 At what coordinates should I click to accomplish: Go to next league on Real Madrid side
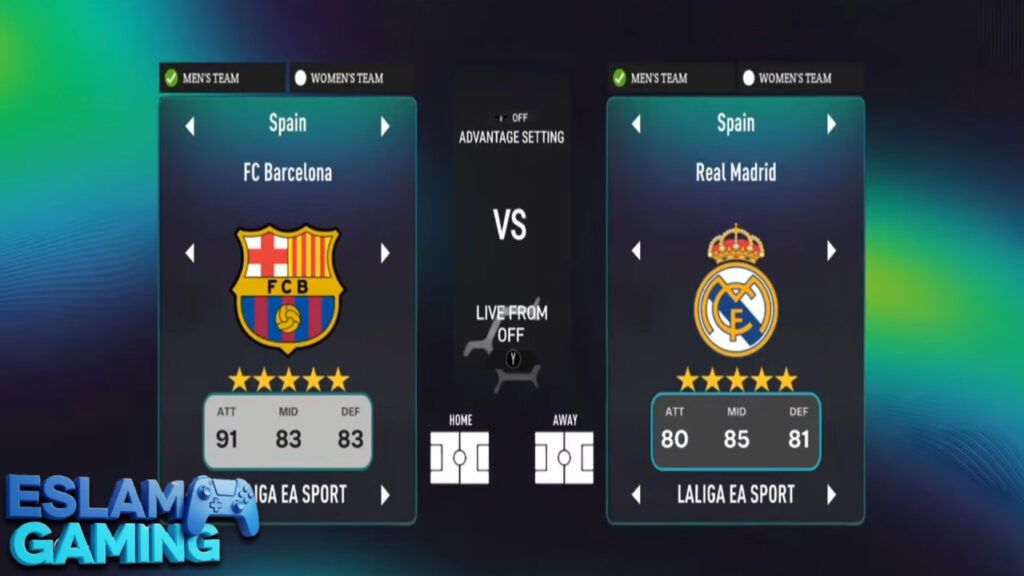831,494
